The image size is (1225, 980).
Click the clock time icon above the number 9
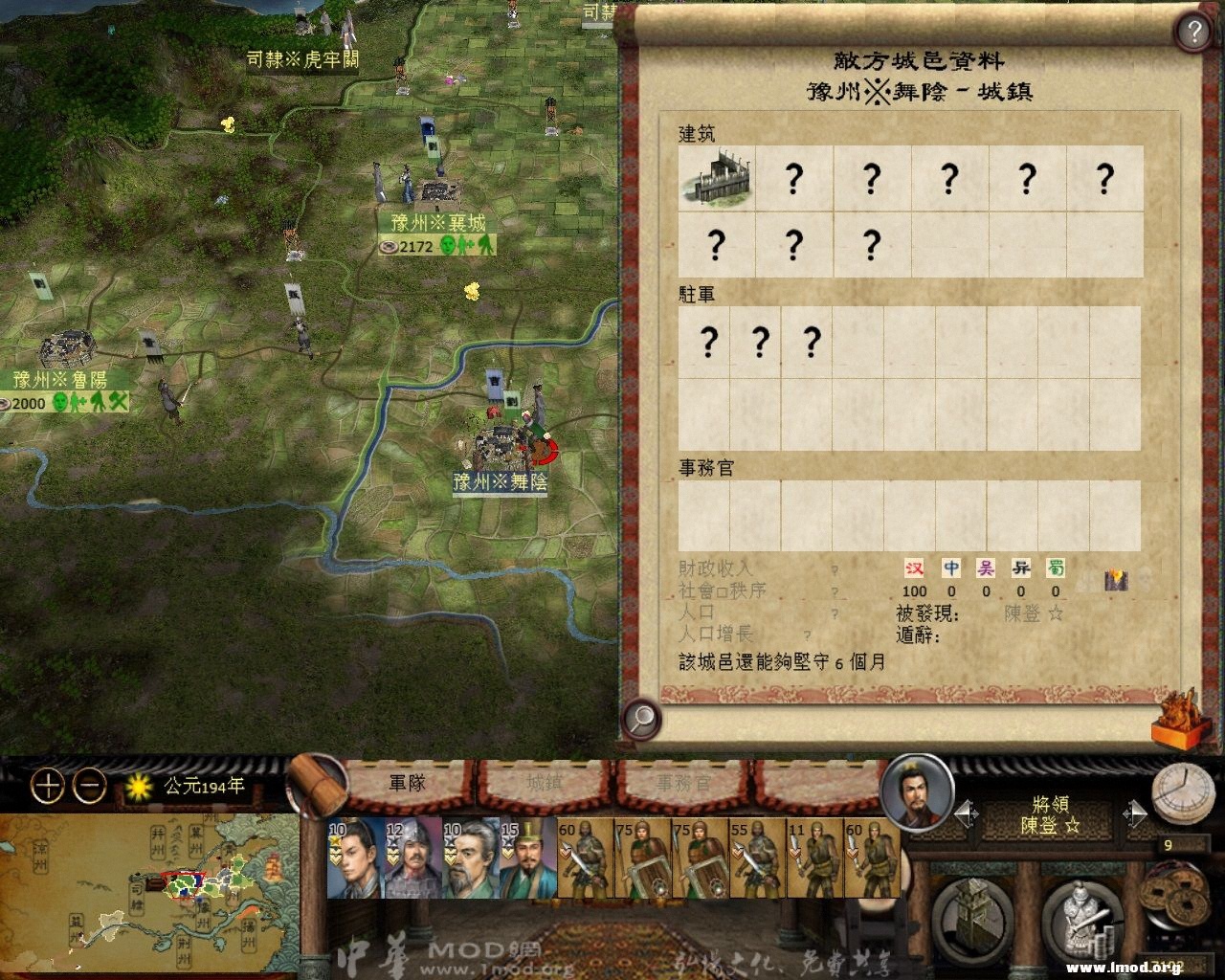coord(1184,792)
